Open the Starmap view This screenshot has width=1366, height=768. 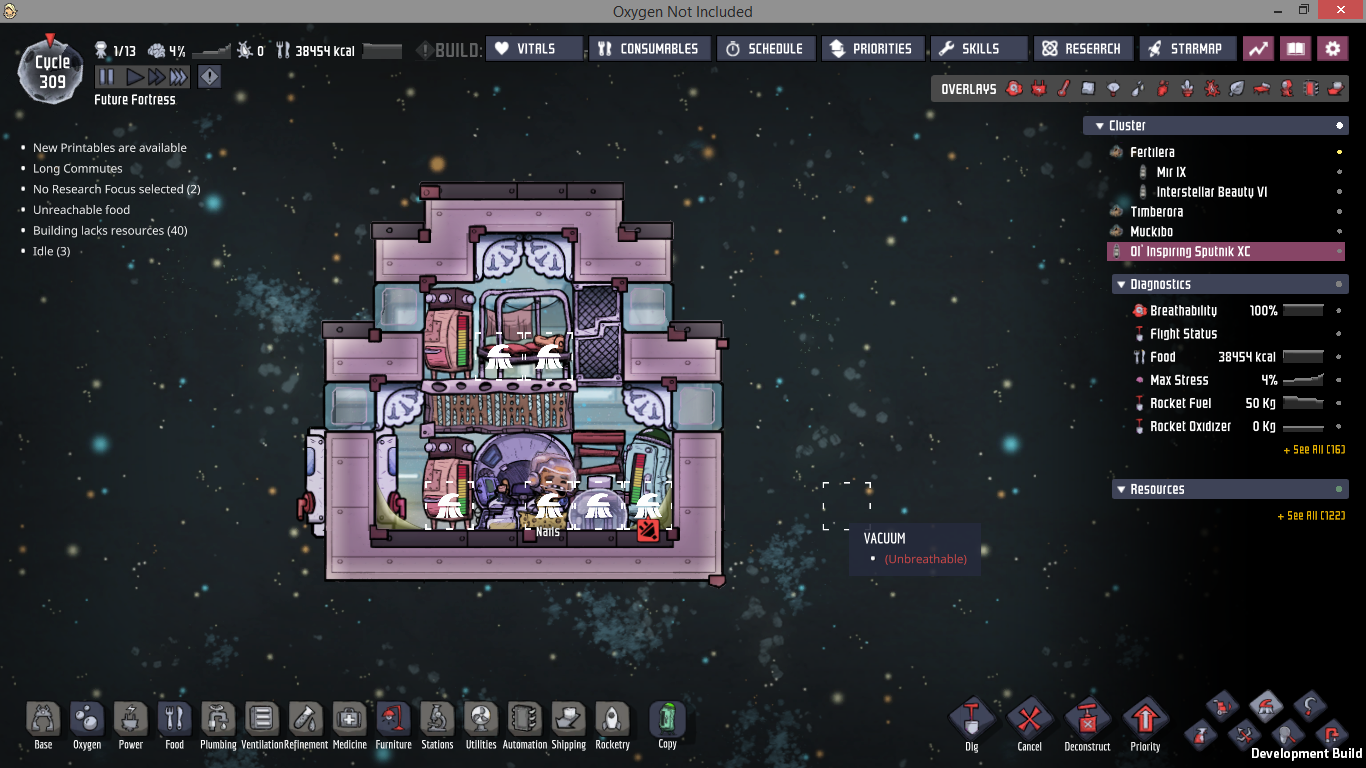click(x=1186, y=49)
